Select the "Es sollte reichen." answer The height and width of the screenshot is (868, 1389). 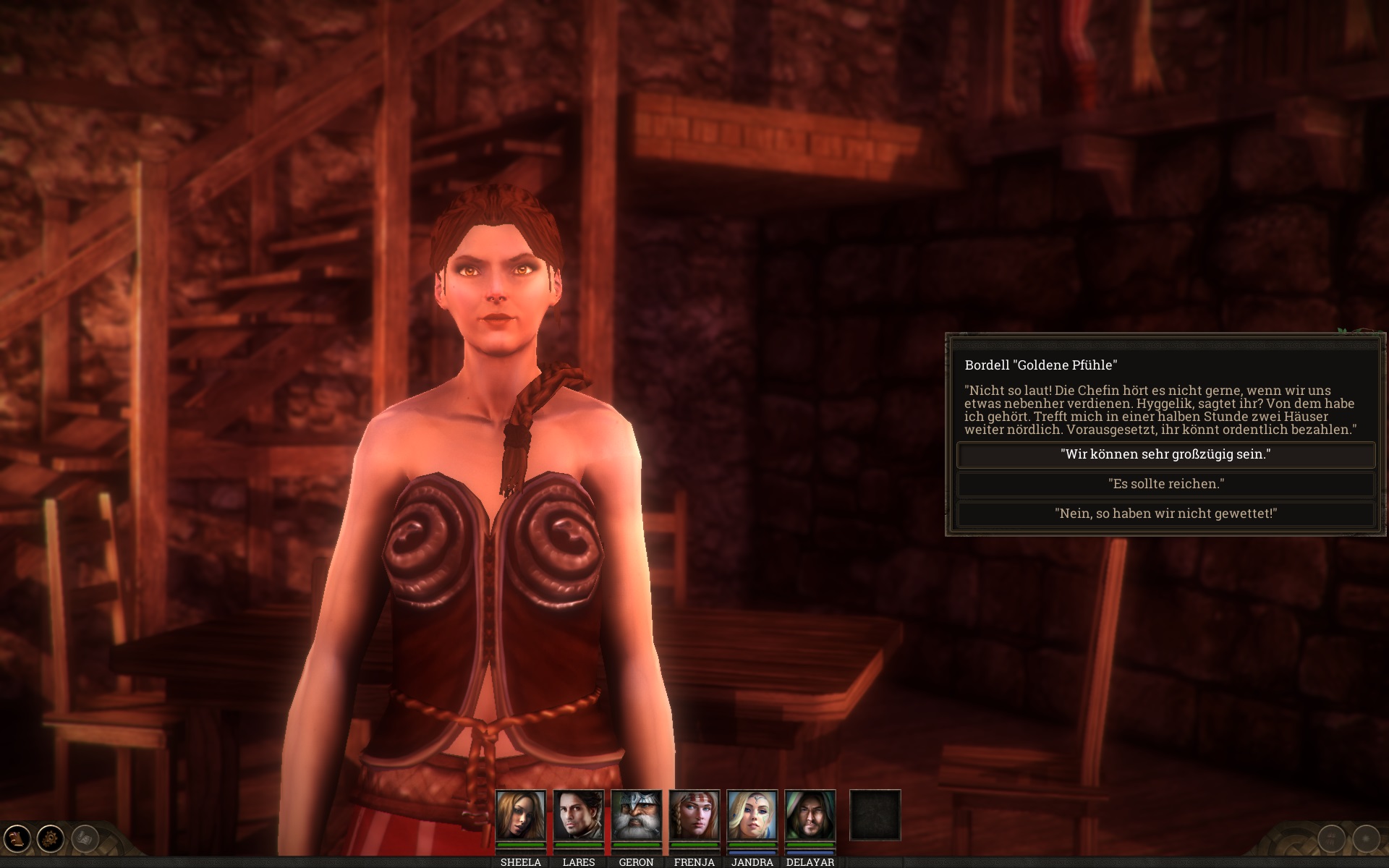[1165, 484]
